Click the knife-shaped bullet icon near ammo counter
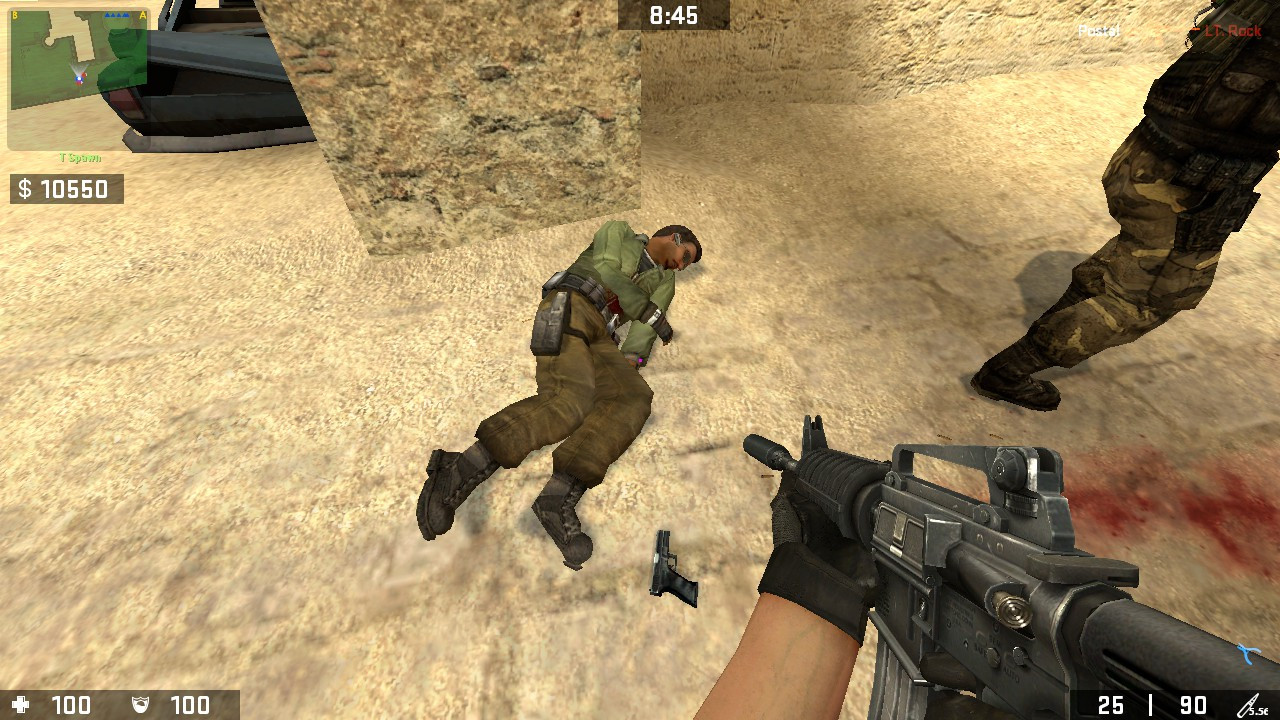The width and height of the screenshot is (1280, 720). tap(1247, 704)
